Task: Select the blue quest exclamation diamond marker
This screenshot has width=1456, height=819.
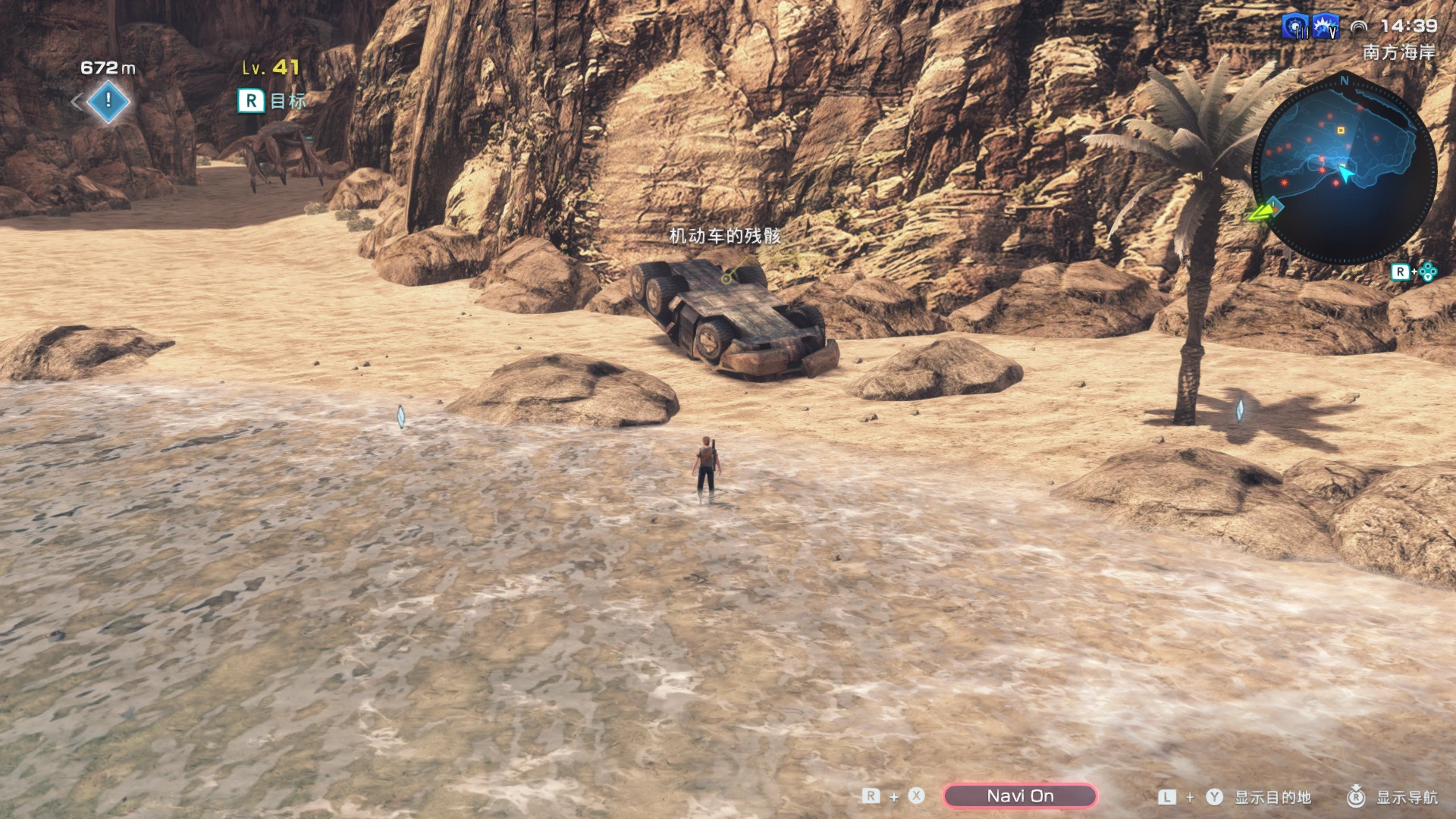Action: (x=107, y=101)
